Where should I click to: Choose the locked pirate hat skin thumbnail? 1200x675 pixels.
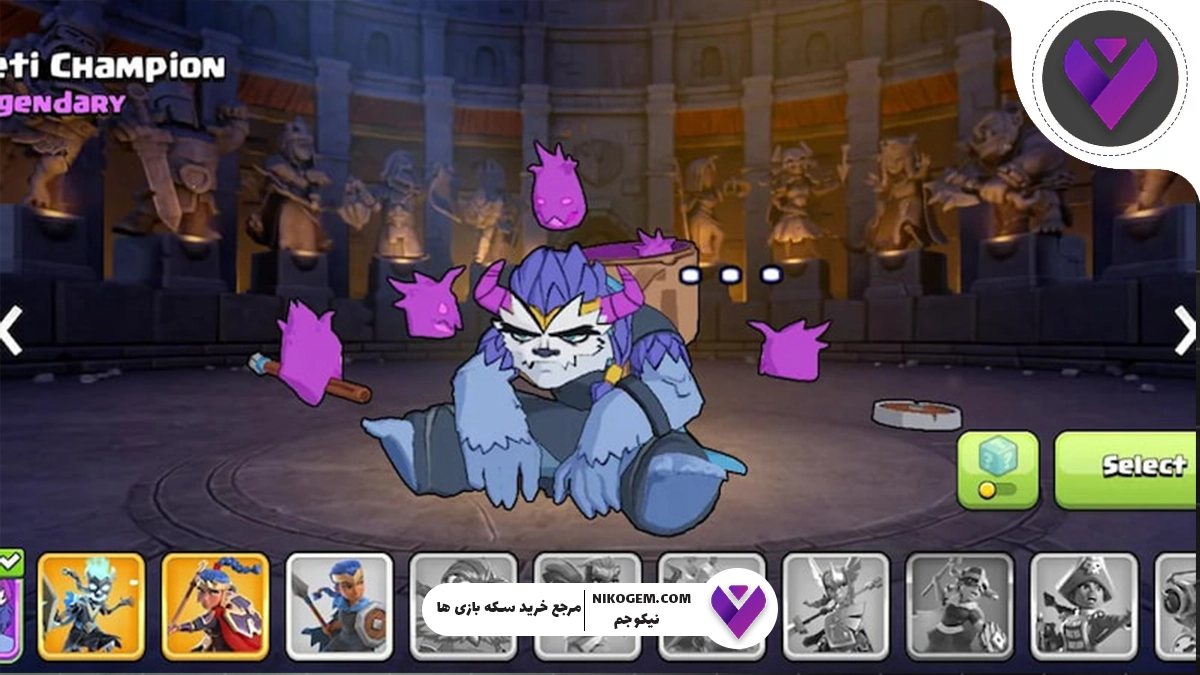(x=1083, y=606)
